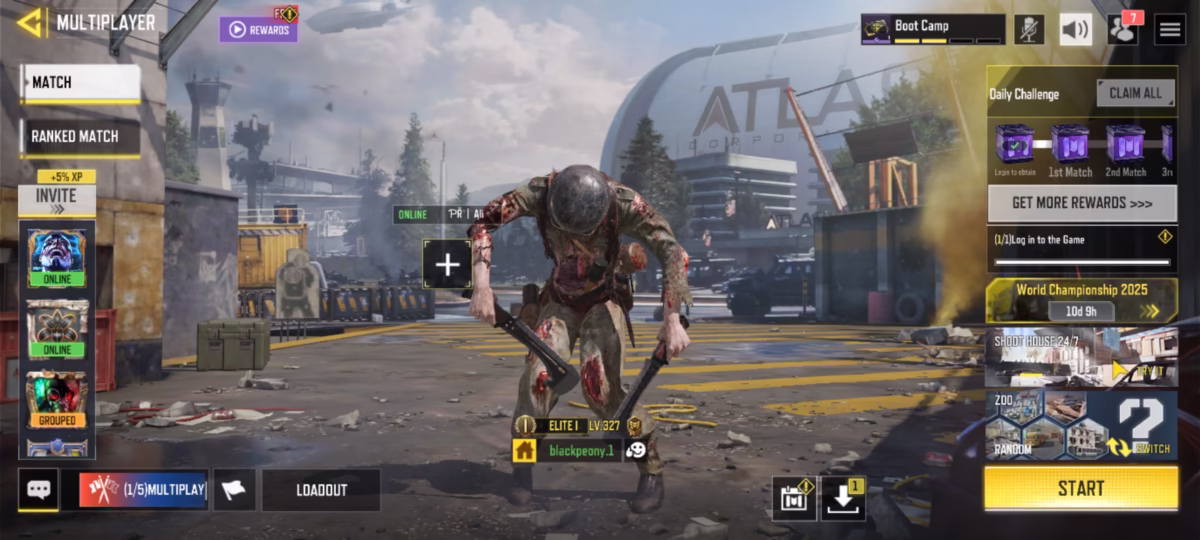This screenshot has width=1200, height=540.
Task: Add a teammate with the plus slot
Action: click(x=447, y=264)
